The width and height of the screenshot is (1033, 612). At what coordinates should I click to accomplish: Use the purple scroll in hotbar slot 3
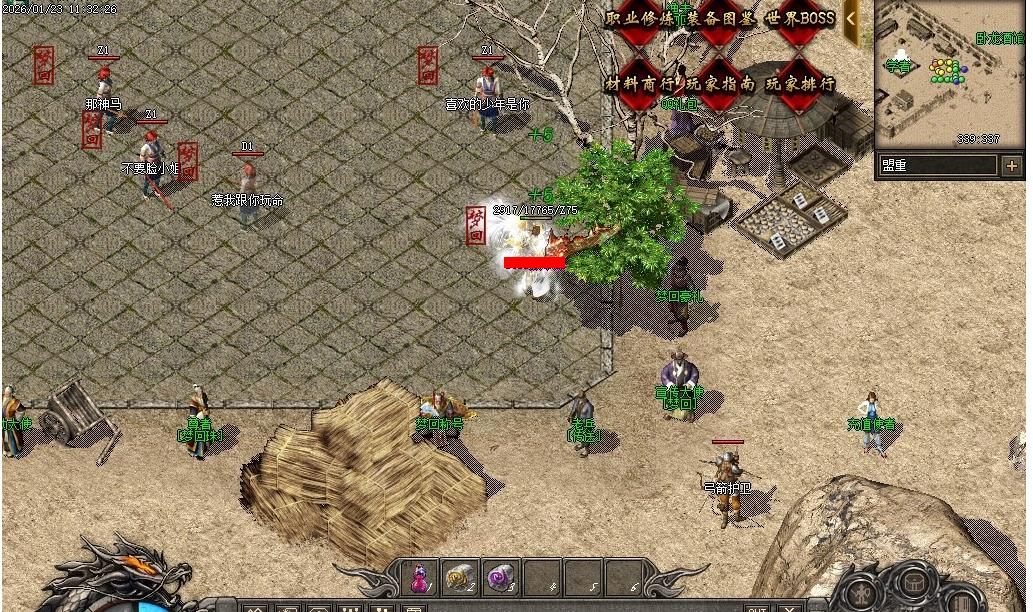[x=499, y=577]
